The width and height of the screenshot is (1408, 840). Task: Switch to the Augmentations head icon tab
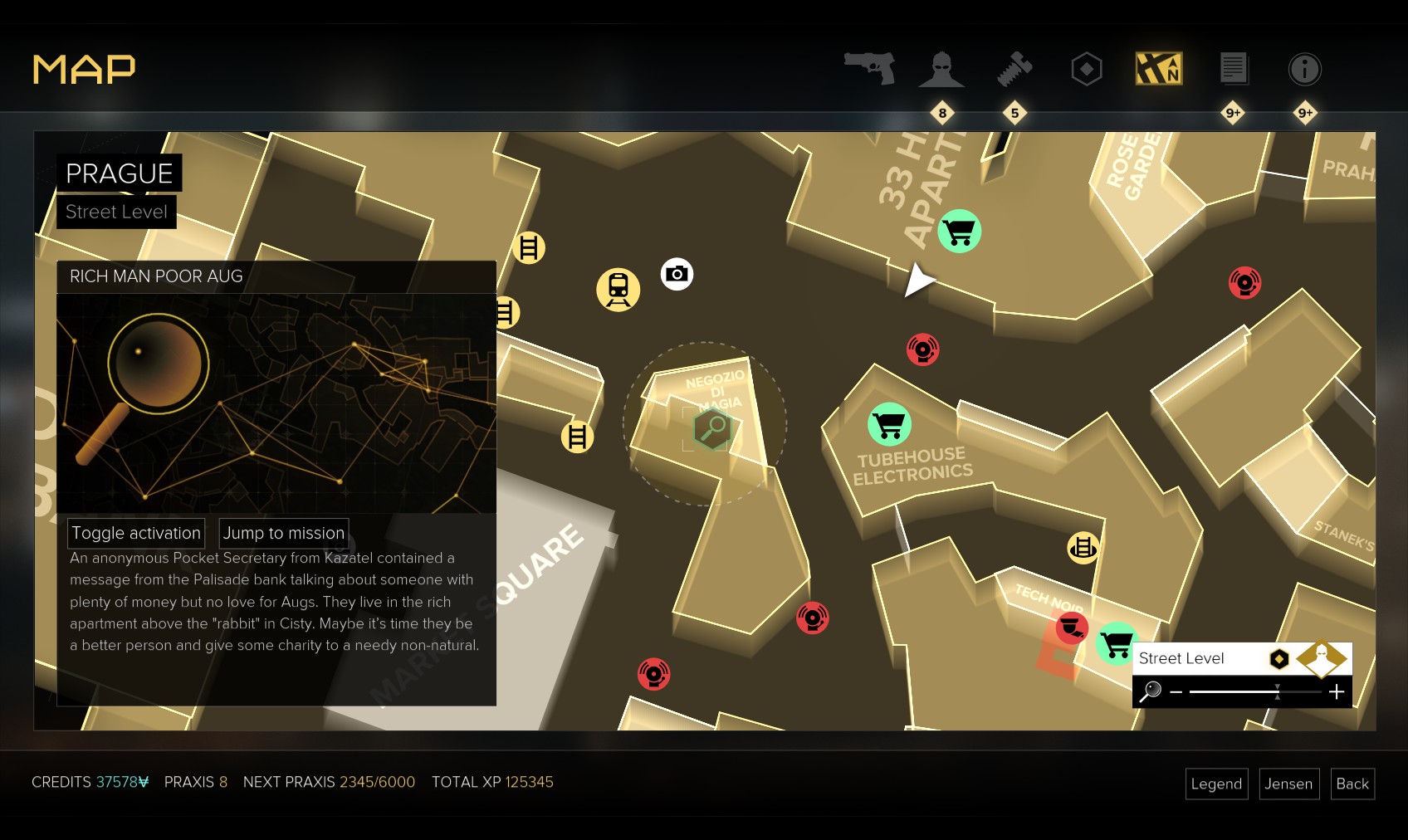[941, 70]
